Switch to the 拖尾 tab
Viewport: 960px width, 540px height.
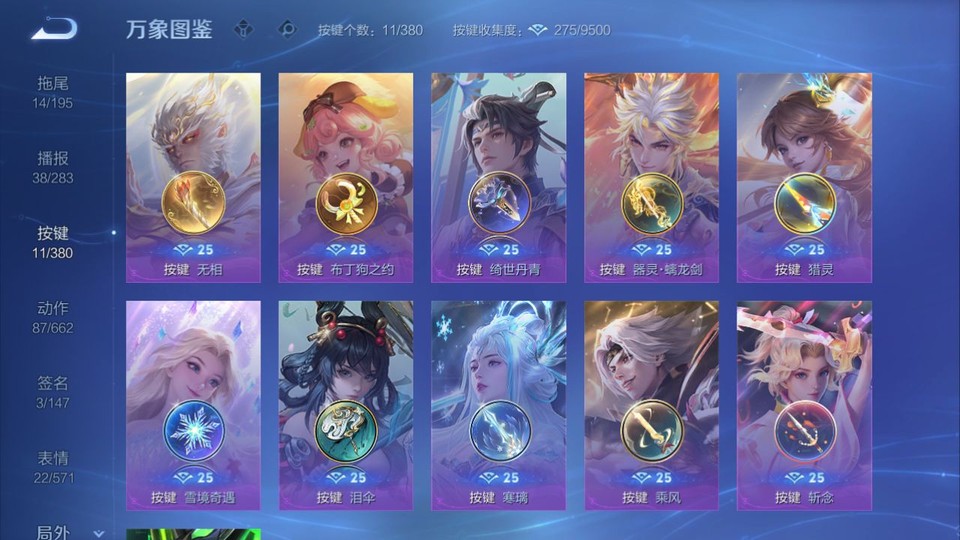click(x=53, y=91)
